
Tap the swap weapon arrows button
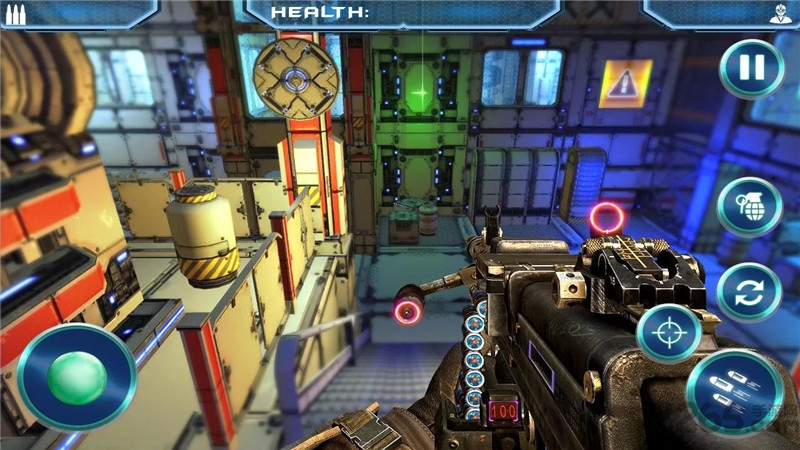(749, 291)
